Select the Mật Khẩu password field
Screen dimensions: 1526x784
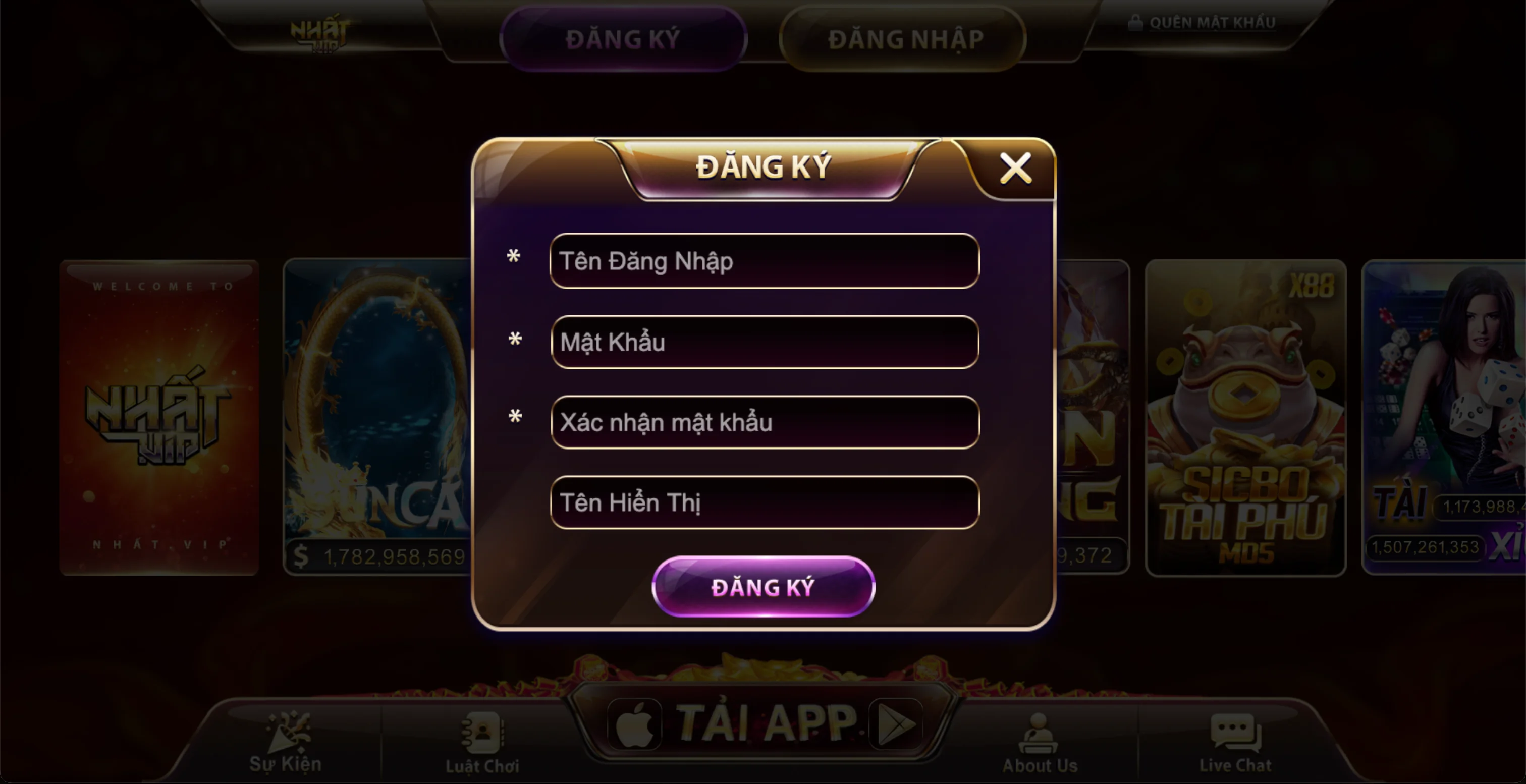click(763, 341)
